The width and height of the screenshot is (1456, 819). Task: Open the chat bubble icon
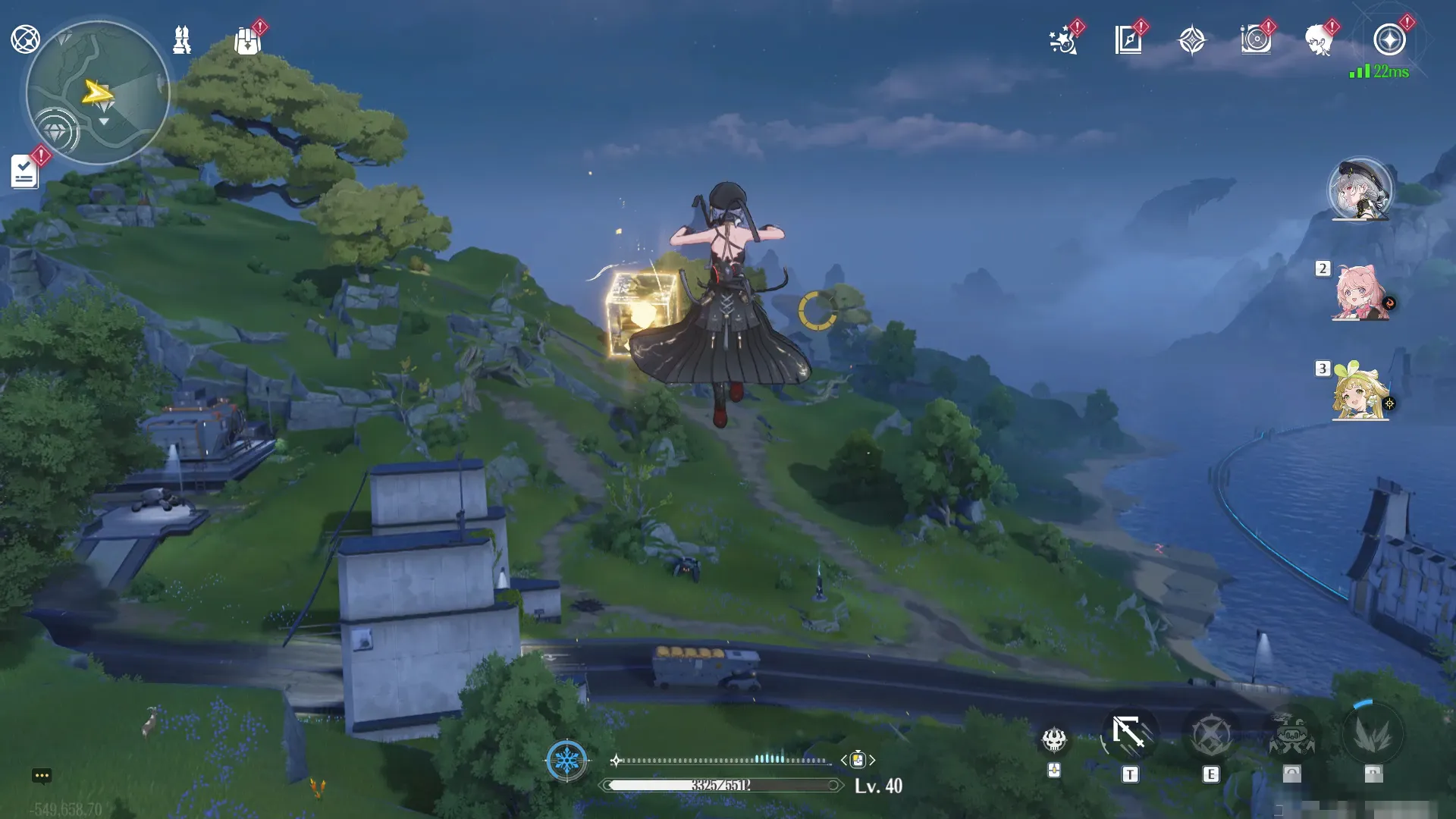click(42, 775)
